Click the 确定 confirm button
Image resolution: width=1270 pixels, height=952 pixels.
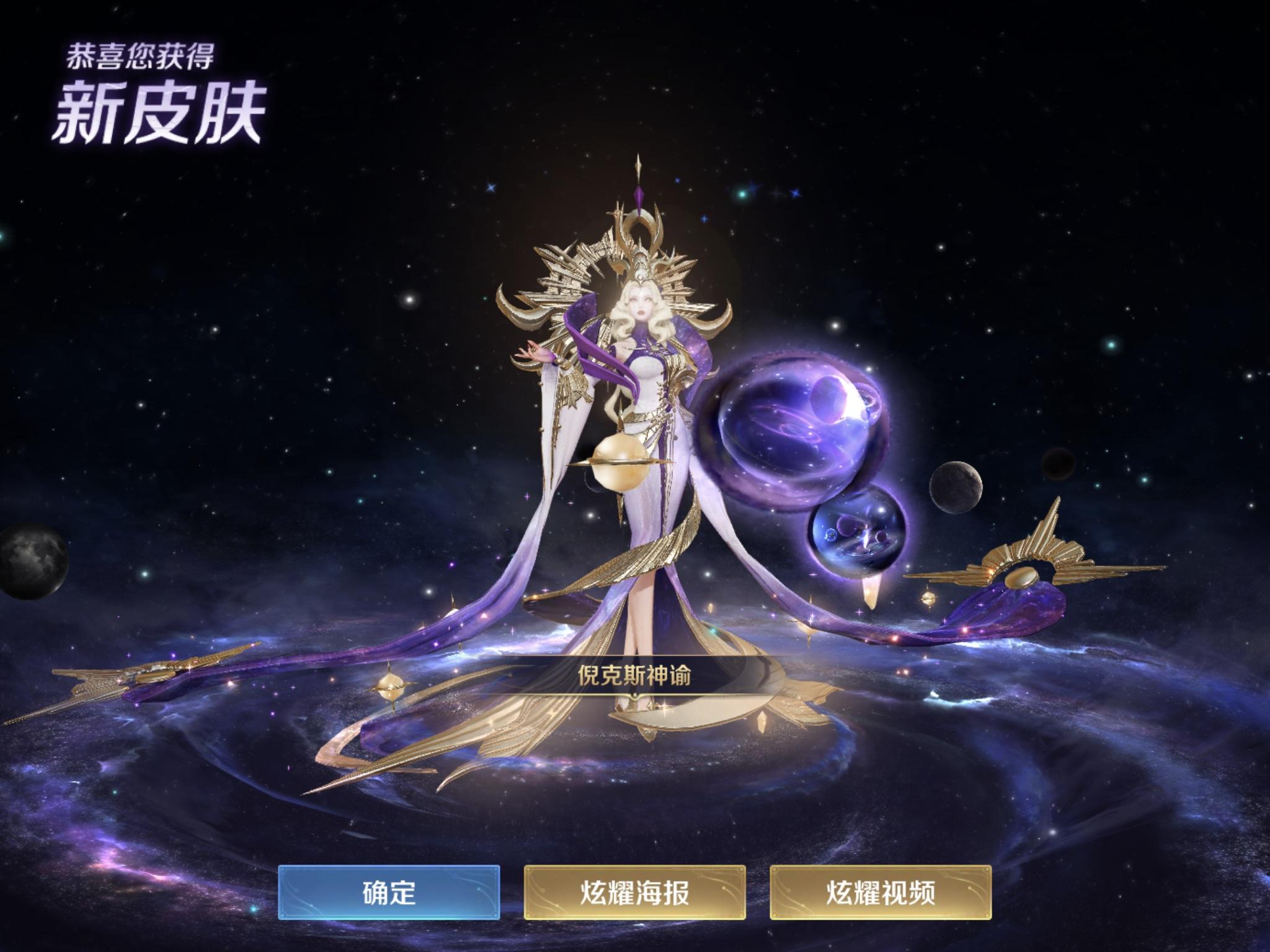pos(391,892)
